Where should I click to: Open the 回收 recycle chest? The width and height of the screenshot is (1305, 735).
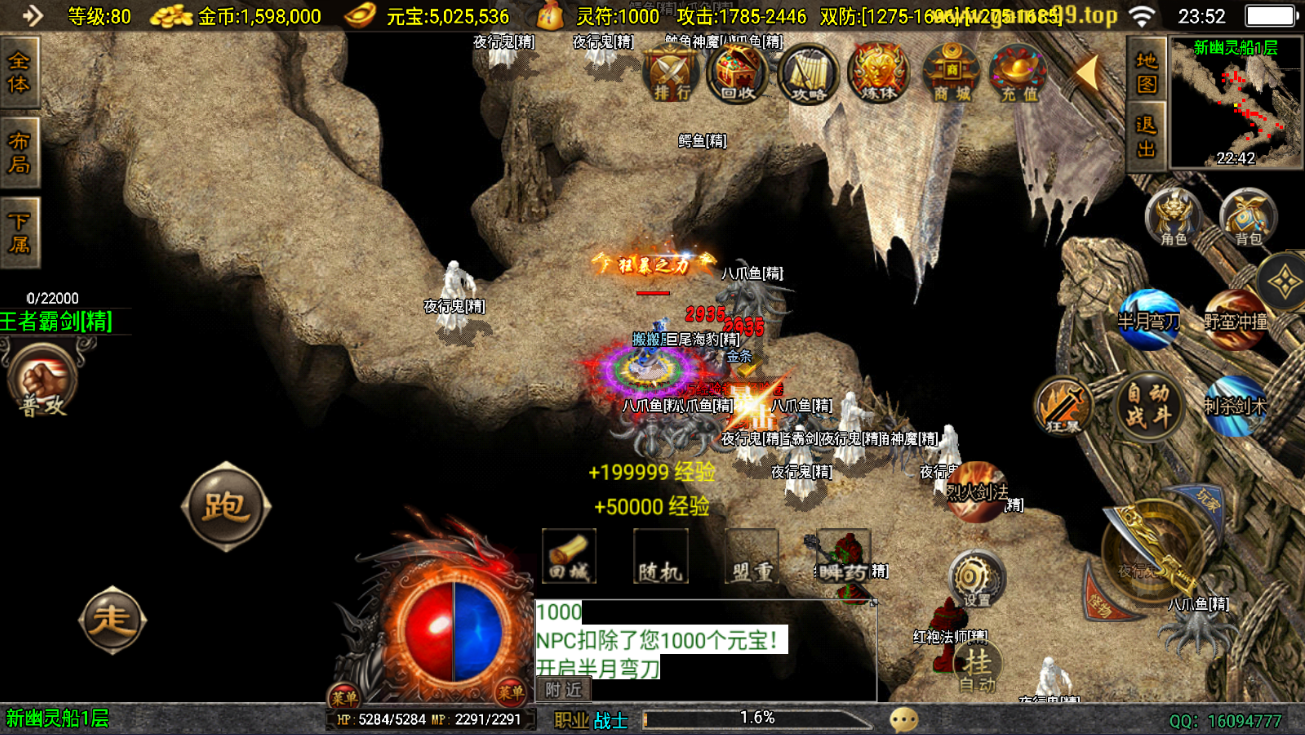737,72
